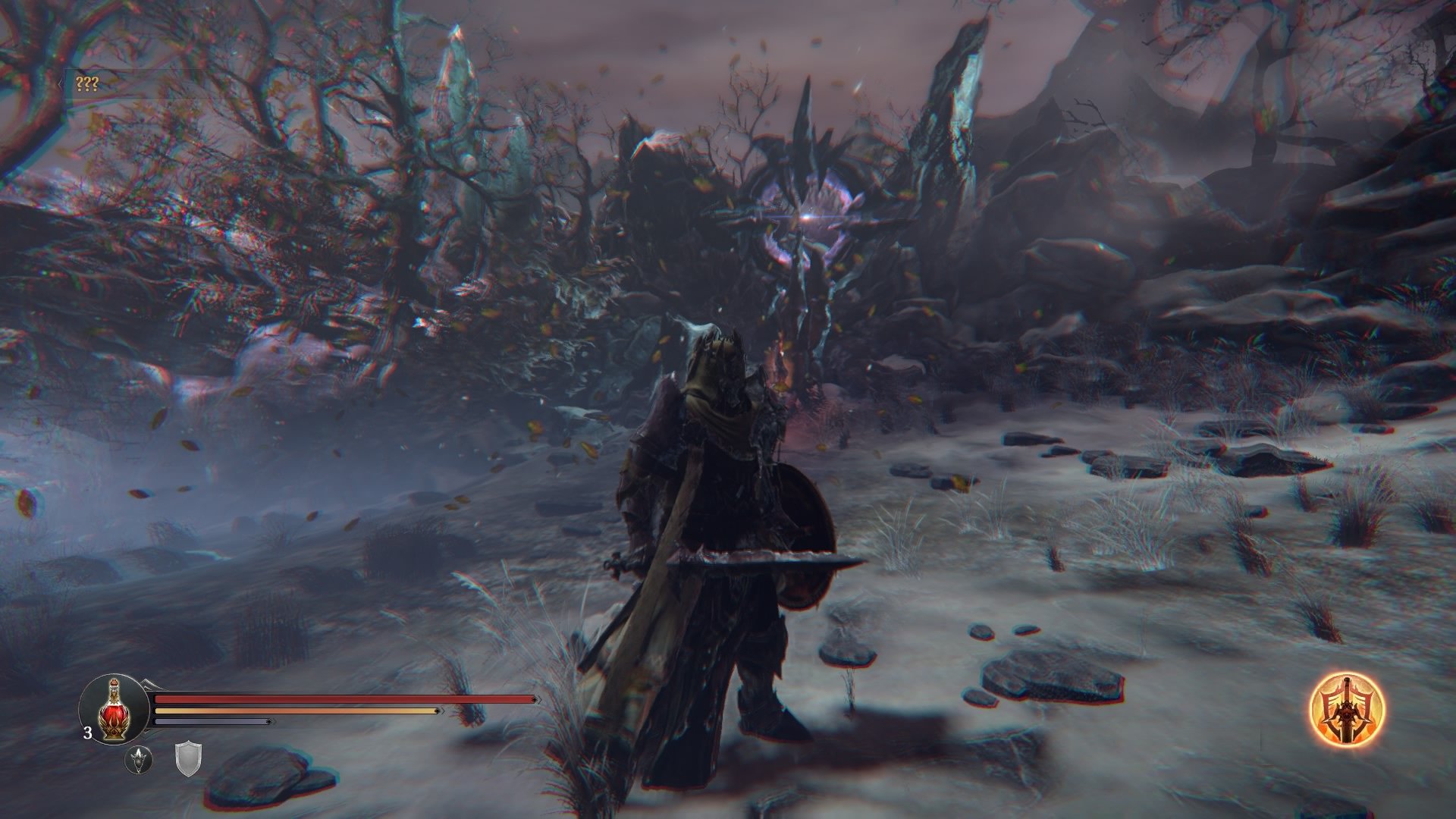Click the glowing portal in the rocks
This screenshot has width=1456, height=819.
coord(808,216)
